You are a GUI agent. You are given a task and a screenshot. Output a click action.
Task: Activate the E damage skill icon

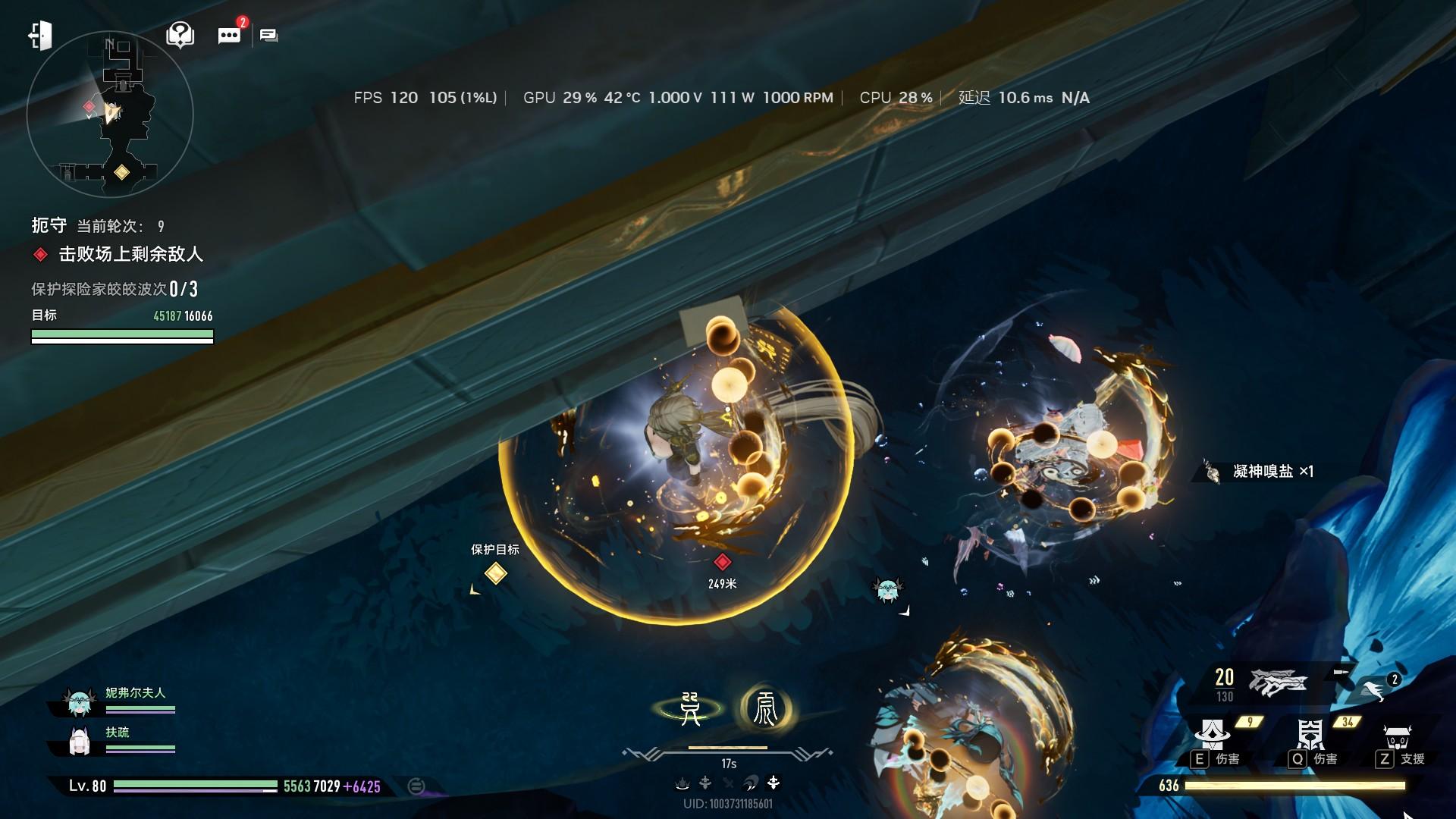pyautogui.click(x=1213, y=735)
